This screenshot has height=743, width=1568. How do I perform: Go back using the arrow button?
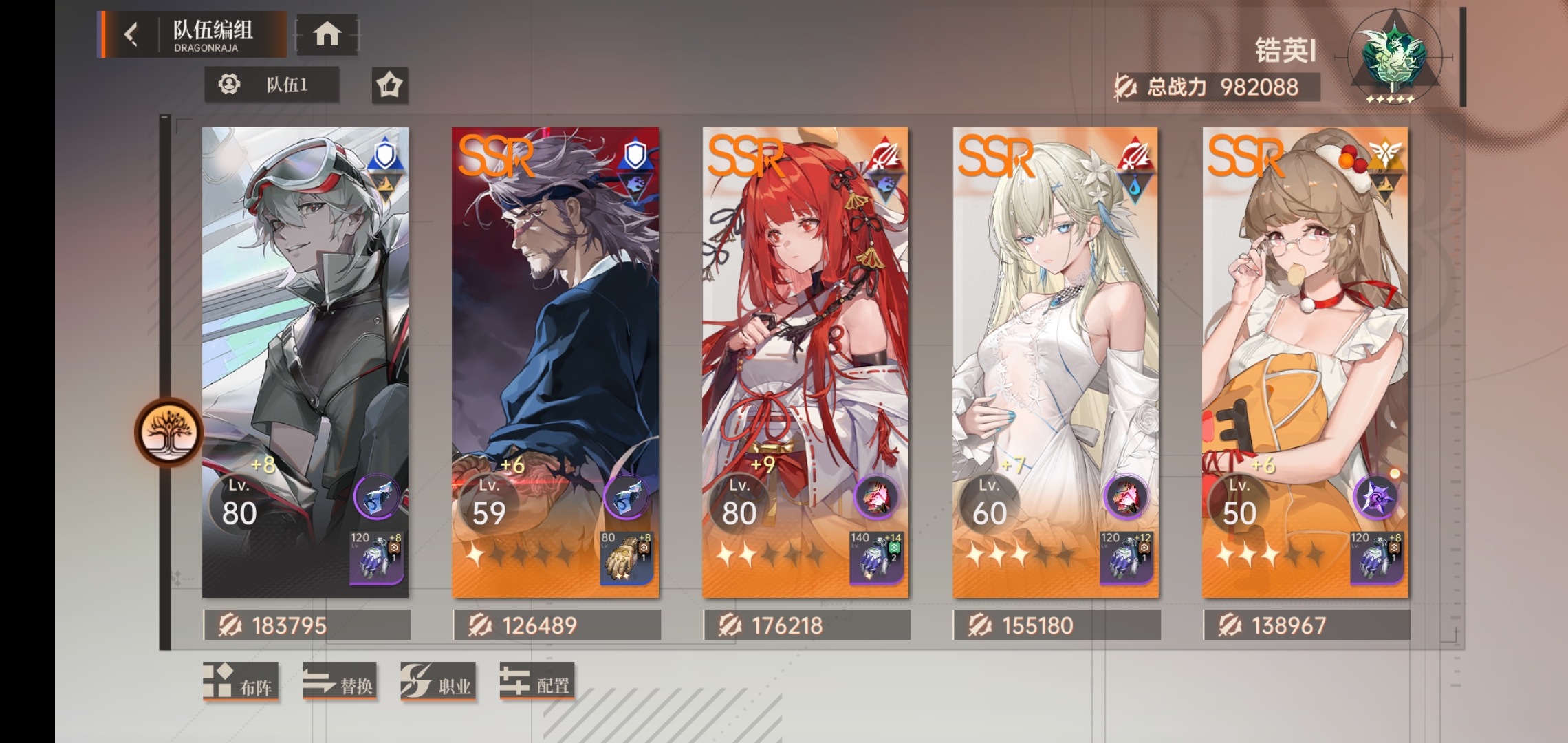click(x=131, y=34)
